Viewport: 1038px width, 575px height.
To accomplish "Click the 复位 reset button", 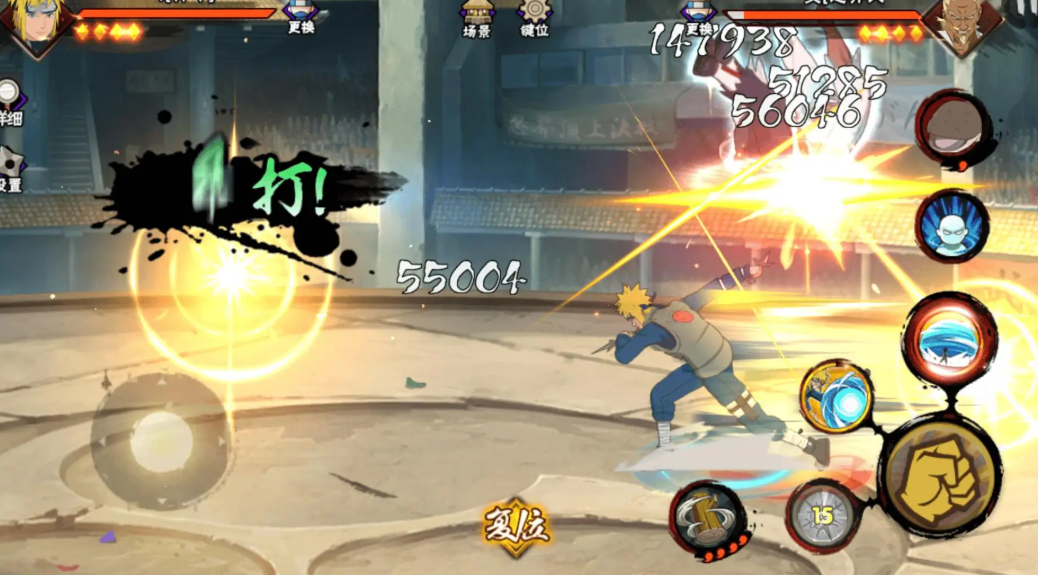I will click(x=517, y=526).
